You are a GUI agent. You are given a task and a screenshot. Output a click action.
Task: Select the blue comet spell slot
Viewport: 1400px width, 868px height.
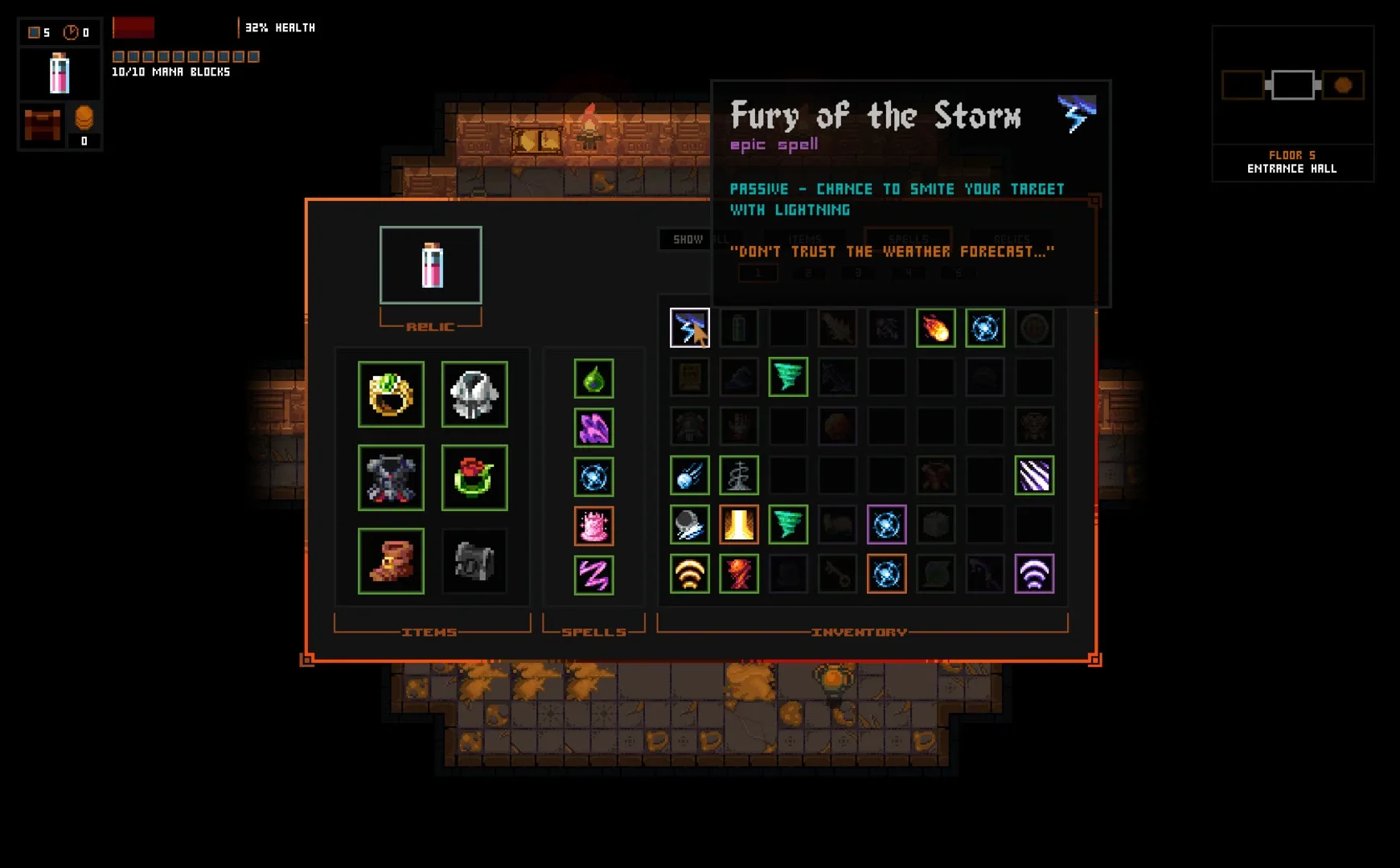coord(689,476)
